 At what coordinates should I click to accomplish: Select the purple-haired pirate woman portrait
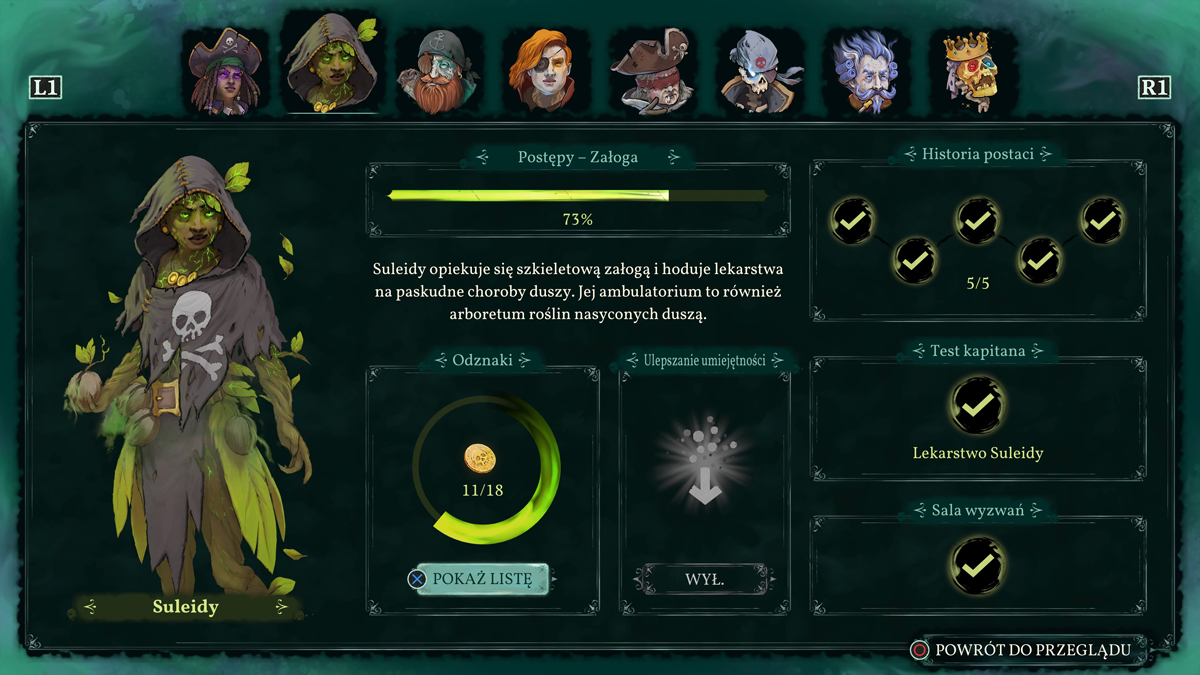click(225, 72)
